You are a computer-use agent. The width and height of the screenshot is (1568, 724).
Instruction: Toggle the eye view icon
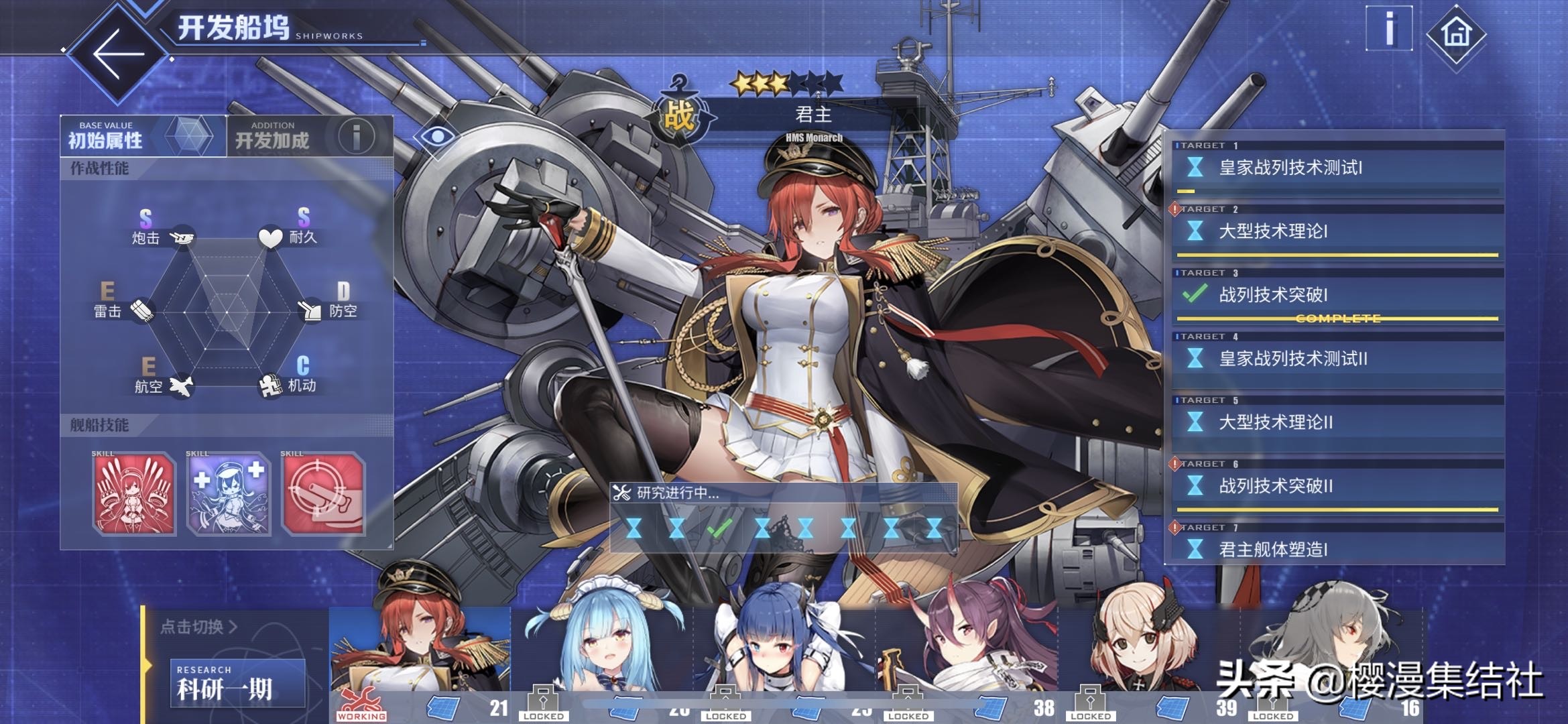coord(437,137)
